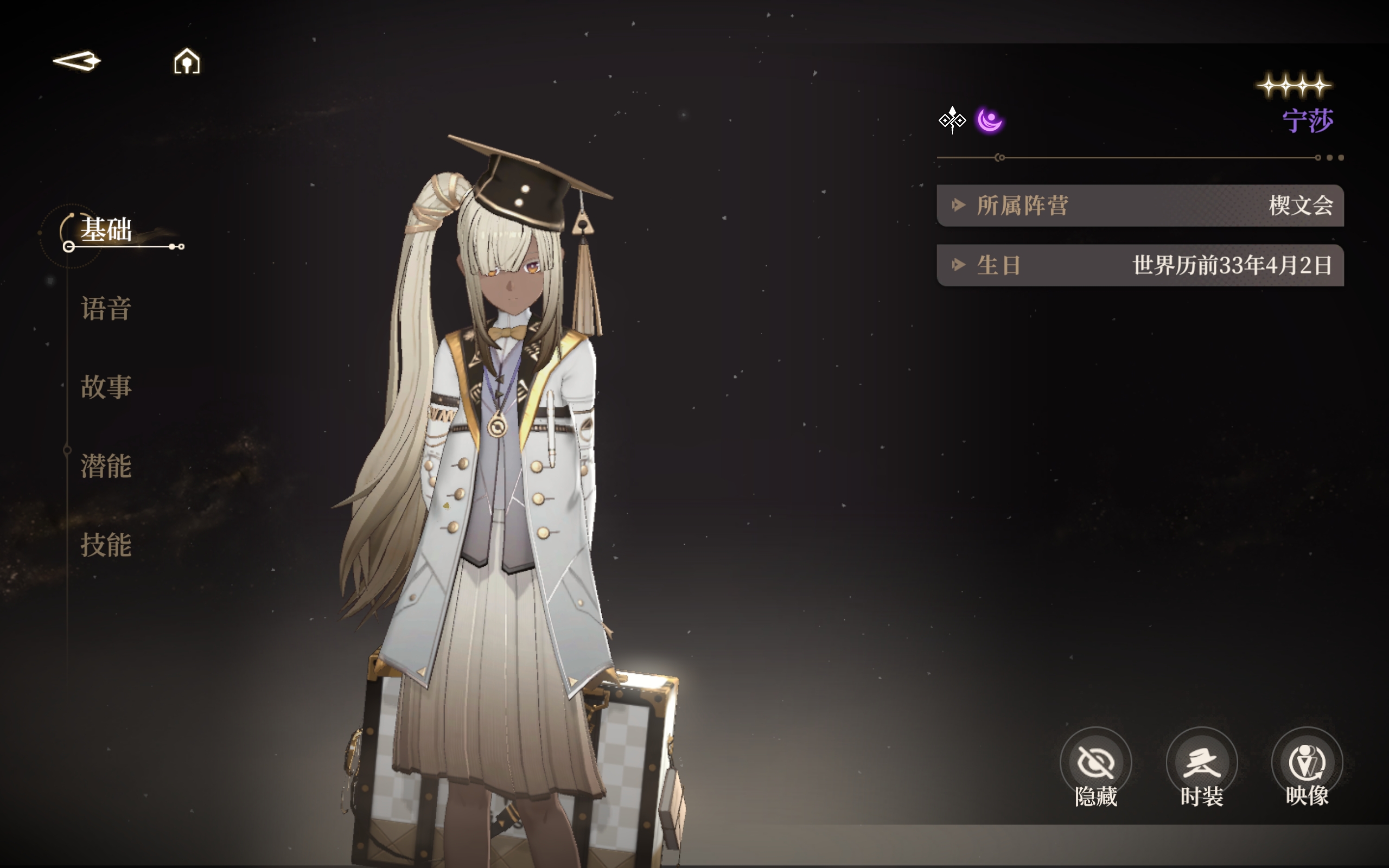1389x868 pixels.
Task: Show the 潜能 tab
Action: pyautogui.click(x=106, y=465)
